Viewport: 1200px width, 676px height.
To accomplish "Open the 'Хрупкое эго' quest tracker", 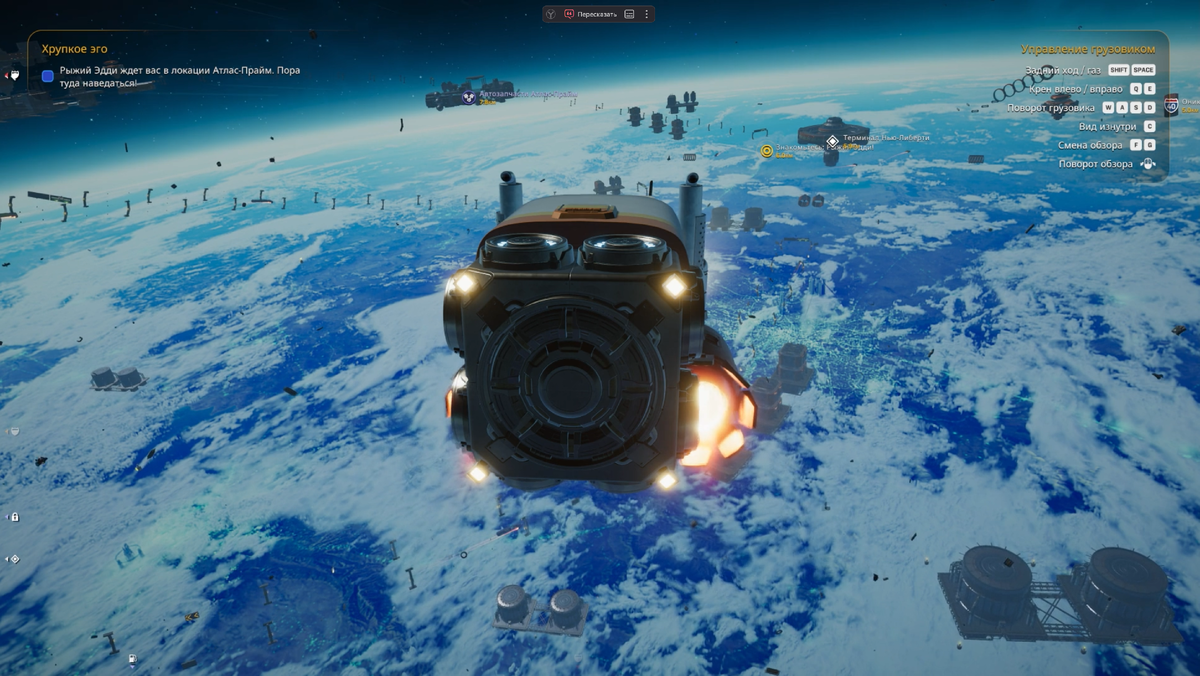I will pos(75,48).
